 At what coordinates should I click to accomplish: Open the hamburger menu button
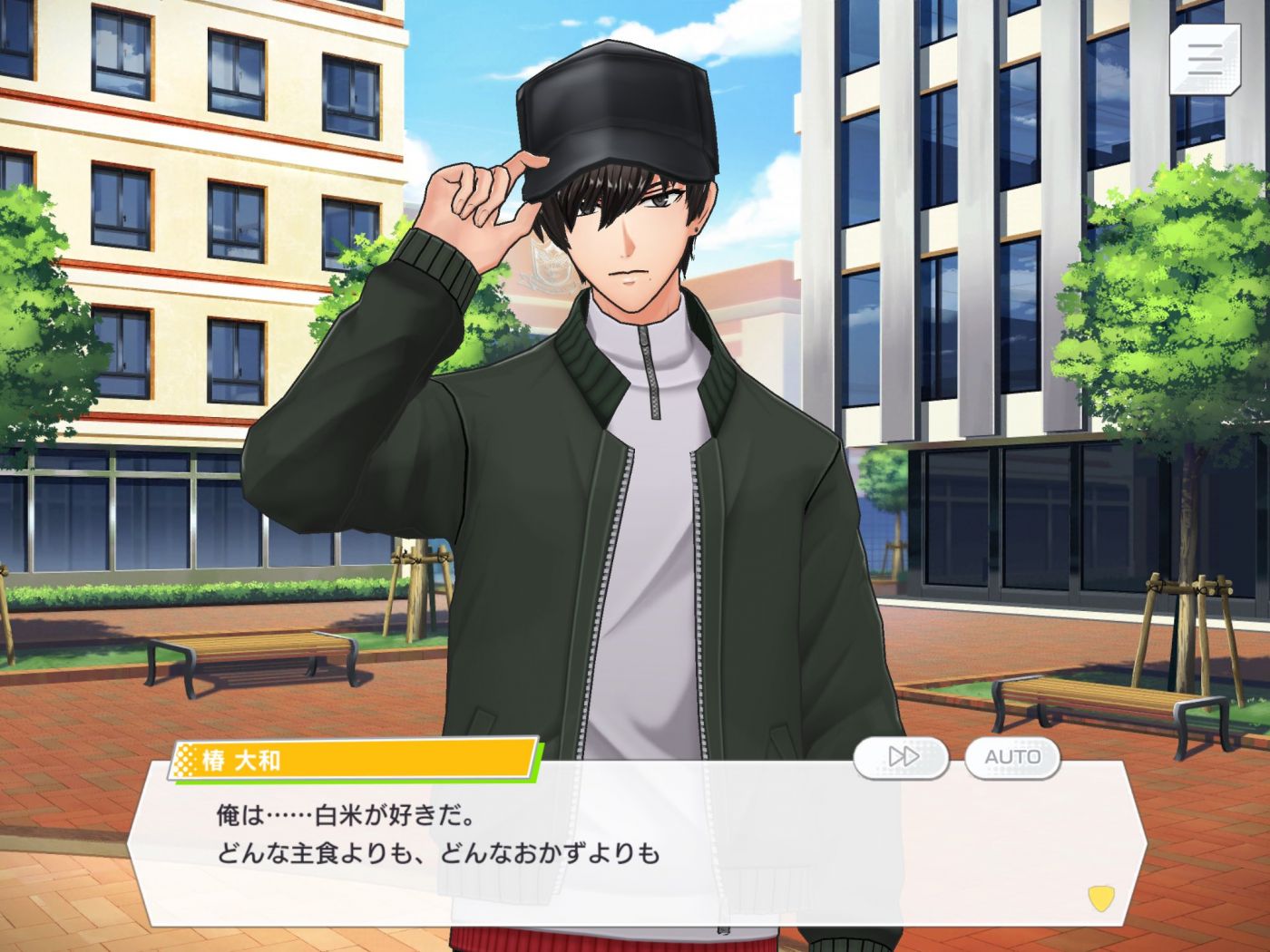(x=1205, y=59)
